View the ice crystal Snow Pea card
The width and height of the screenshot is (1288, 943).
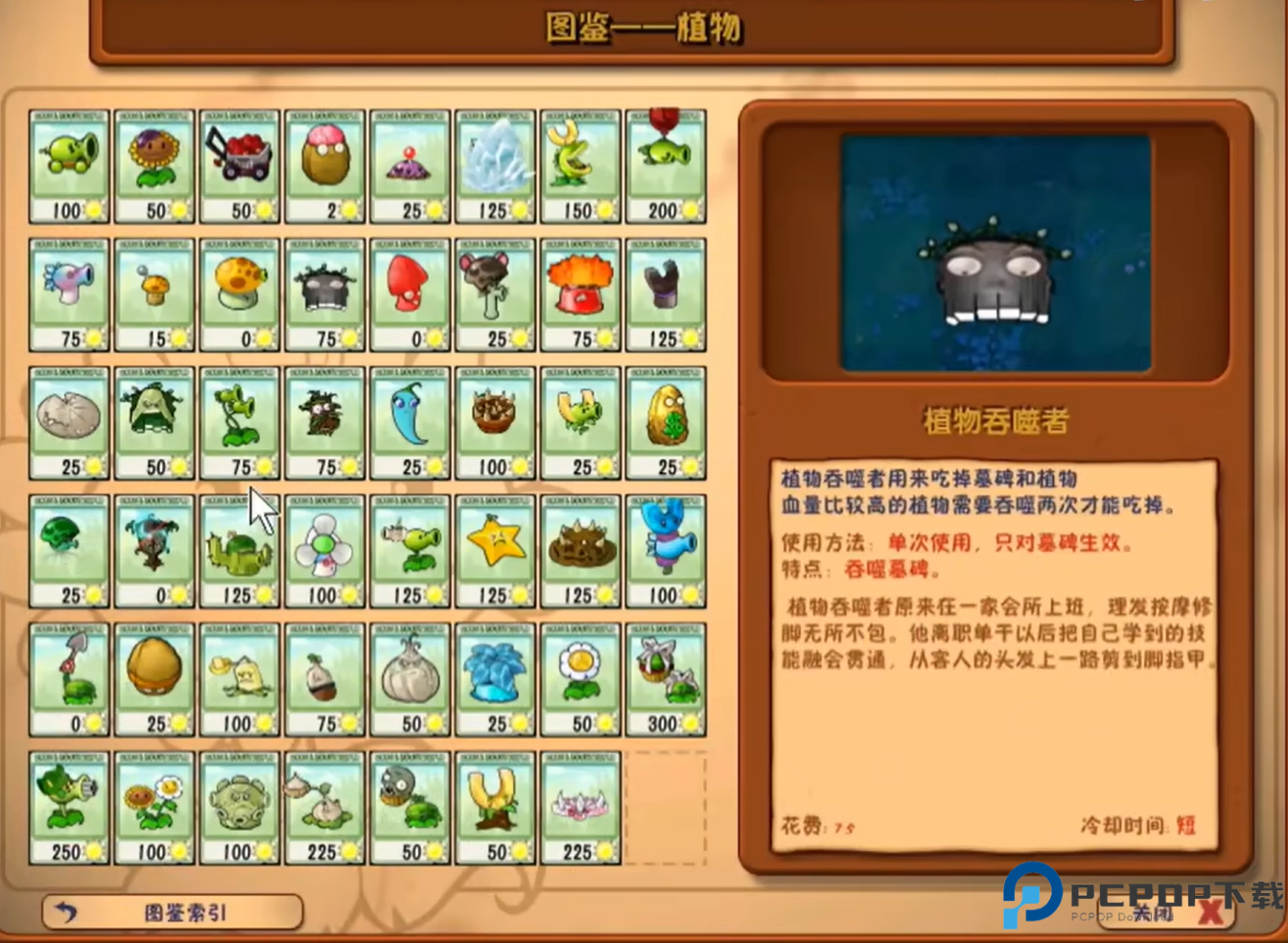pyautogui.click(x=495, y=163)
